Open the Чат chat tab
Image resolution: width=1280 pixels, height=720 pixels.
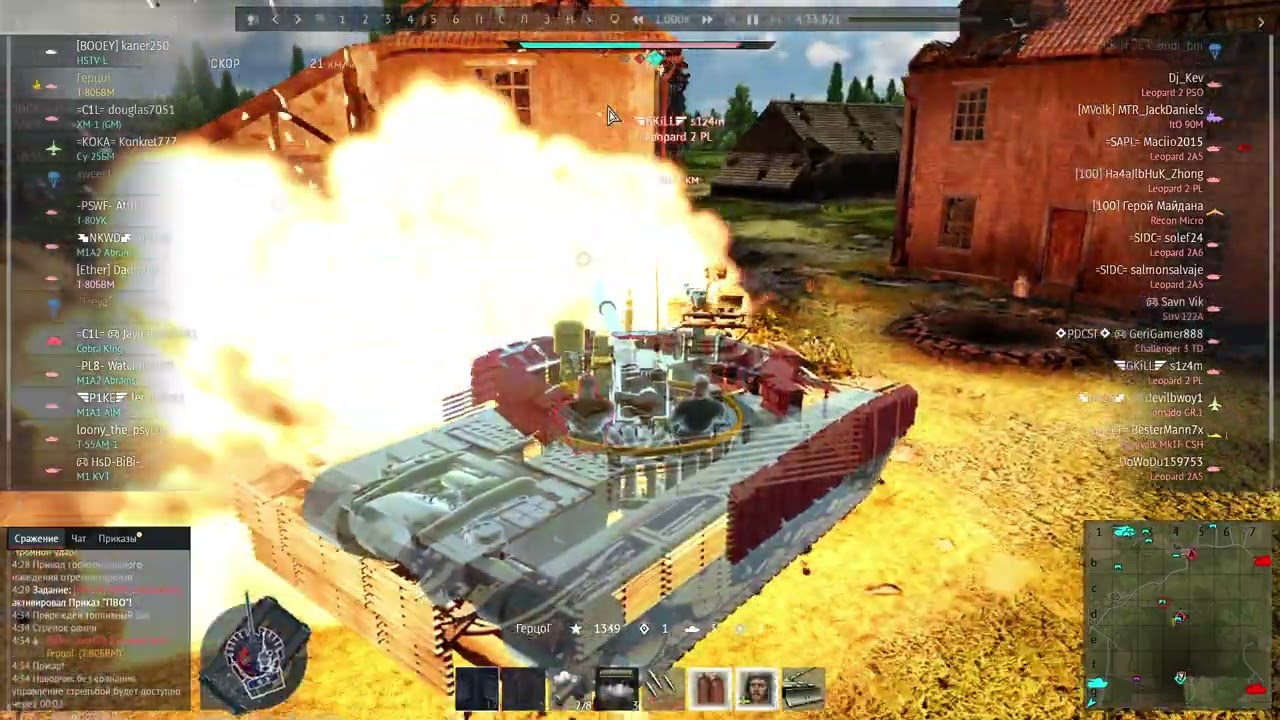[78, 538]
